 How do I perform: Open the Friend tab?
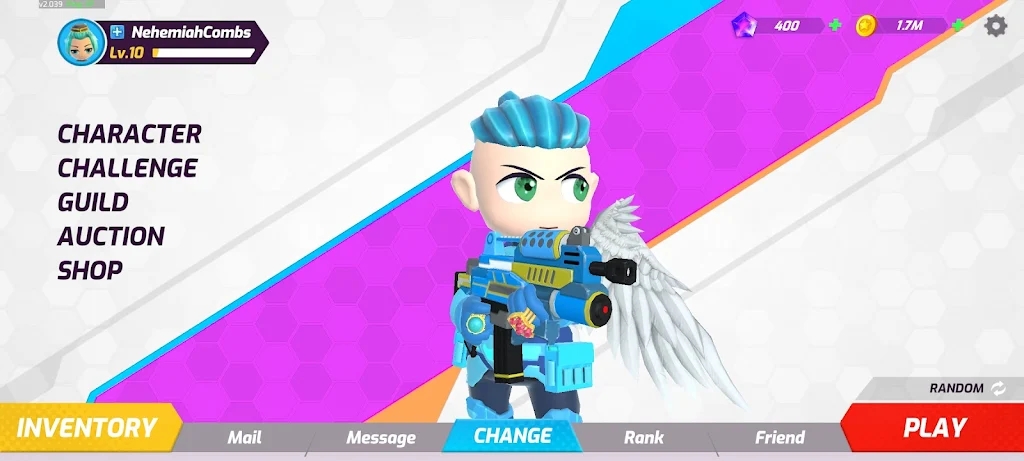coord(779,437)
